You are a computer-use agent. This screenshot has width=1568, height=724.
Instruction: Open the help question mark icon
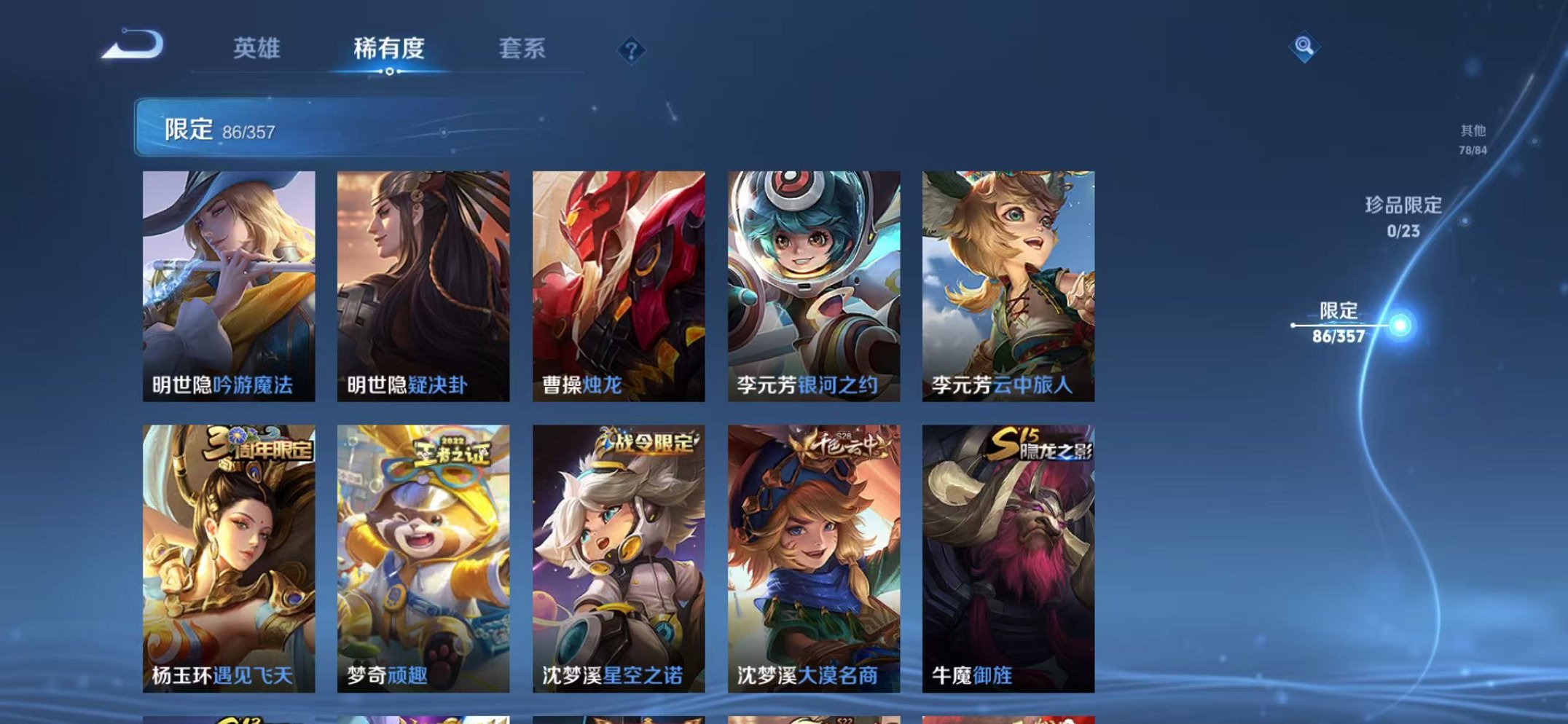[633, 50]
